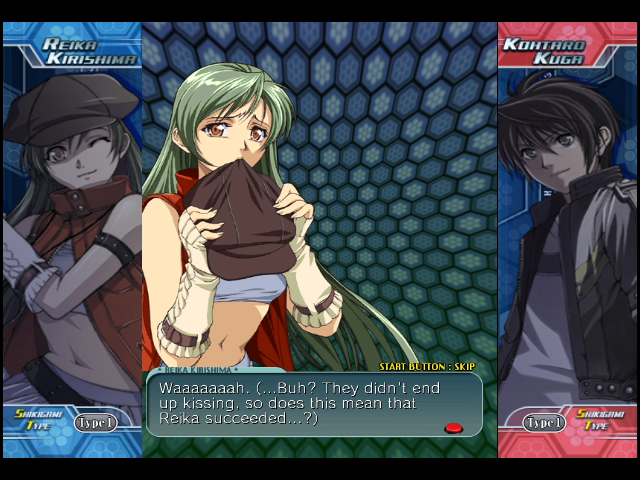Choose the Kohtaro Kuga name banner
640x480 pixels.
point(550,51)
